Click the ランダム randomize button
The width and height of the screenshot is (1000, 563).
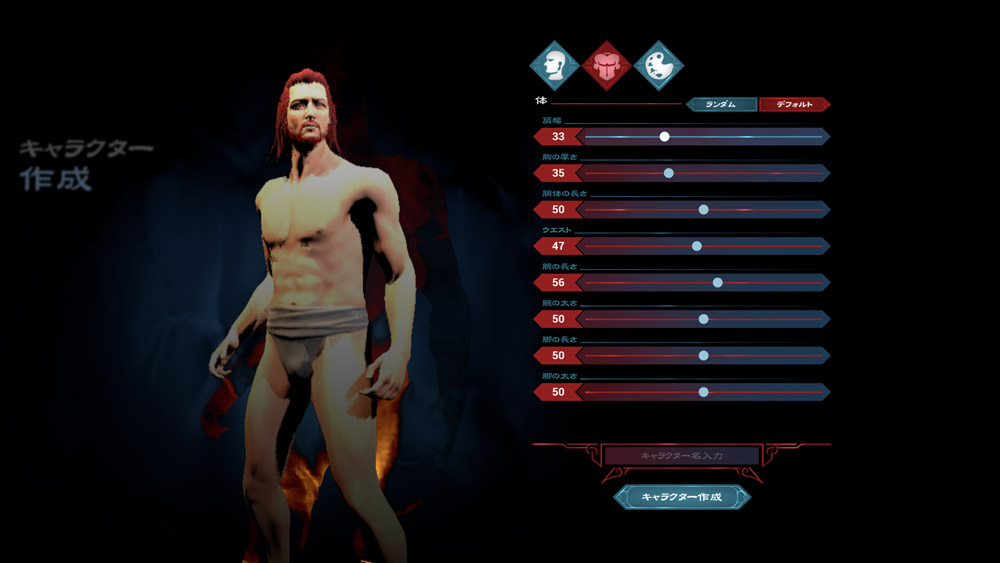[x=720, y=104]
